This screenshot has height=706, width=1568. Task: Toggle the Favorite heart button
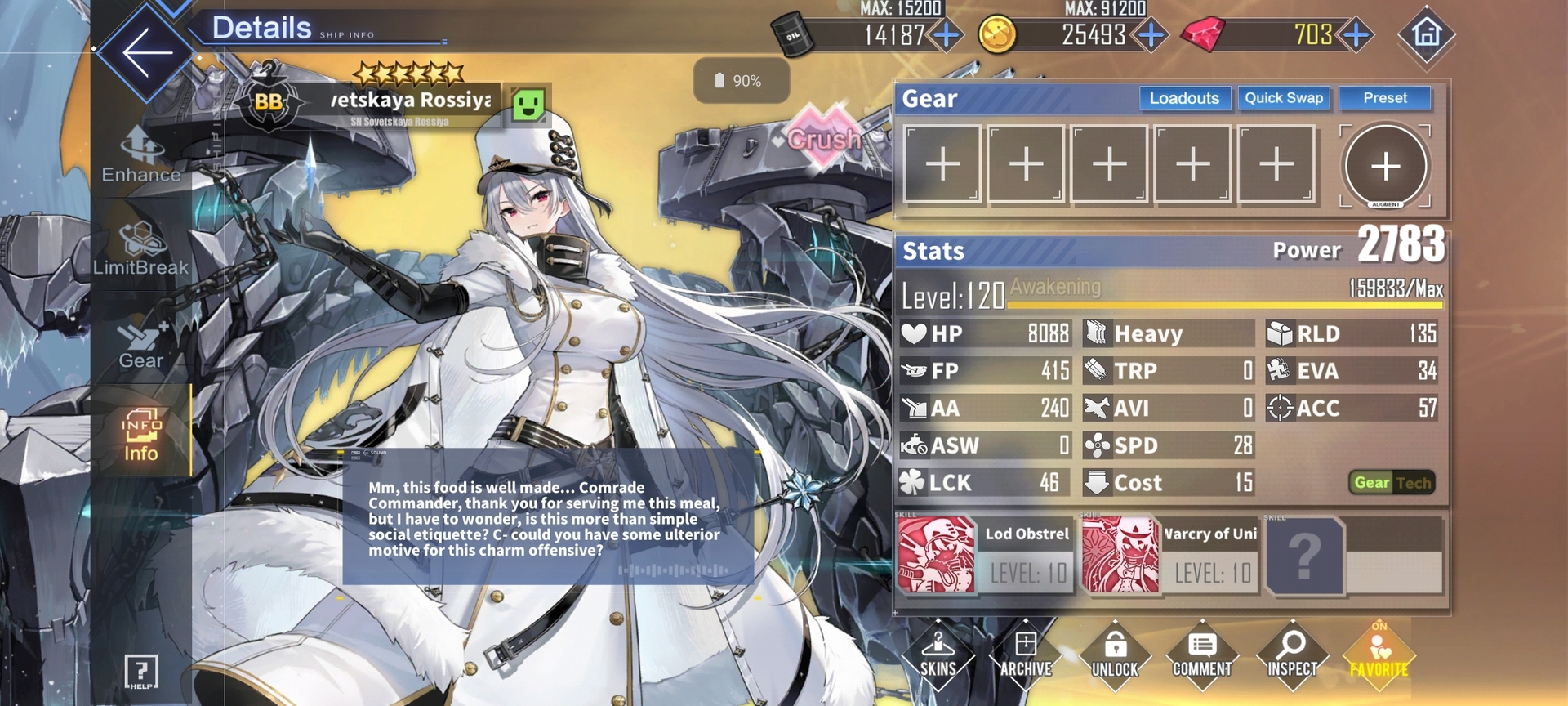(x=1379, y=655)
